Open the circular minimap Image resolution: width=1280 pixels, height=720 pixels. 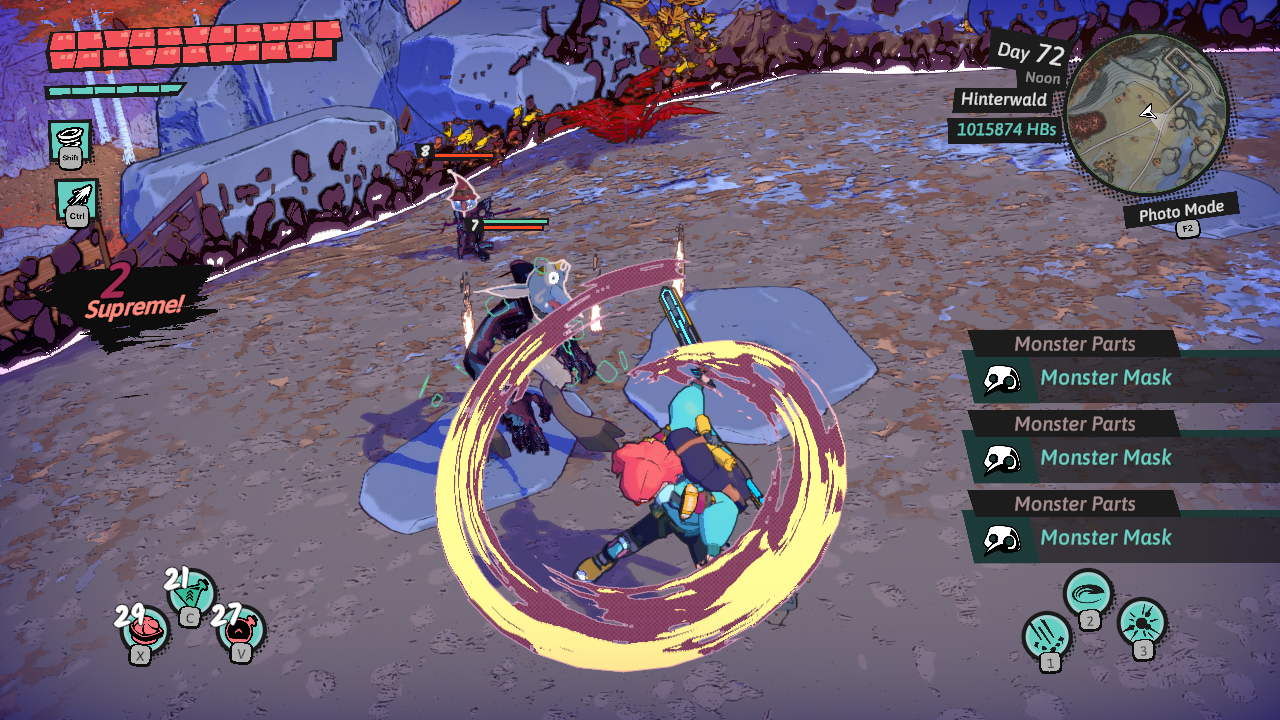click(1148, 112)
